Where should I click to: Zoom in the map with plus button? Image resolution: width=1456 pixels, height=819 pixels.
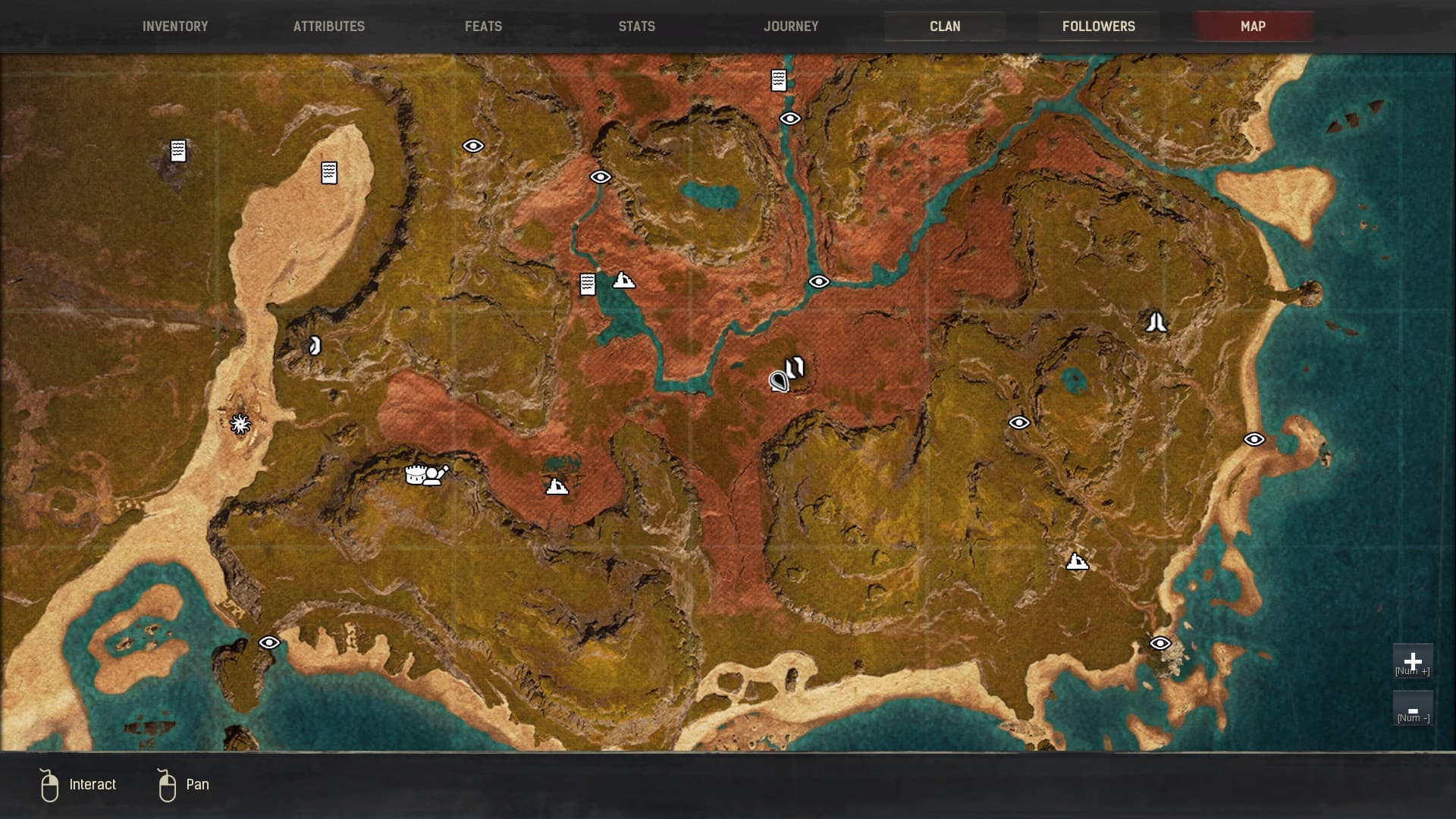1412,662
